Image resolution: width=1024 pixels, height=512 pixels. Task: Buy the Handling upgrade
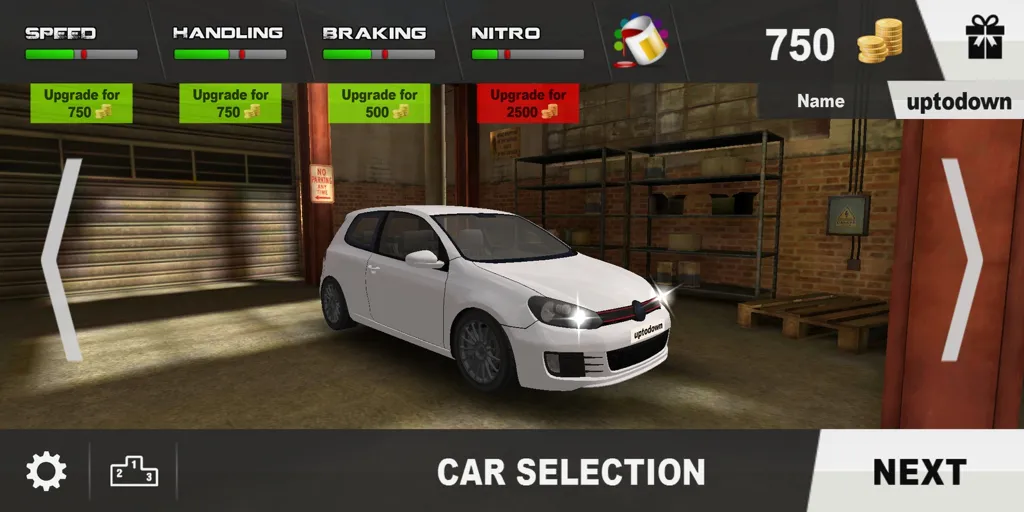pyautogui.click(x=231, y=104)
